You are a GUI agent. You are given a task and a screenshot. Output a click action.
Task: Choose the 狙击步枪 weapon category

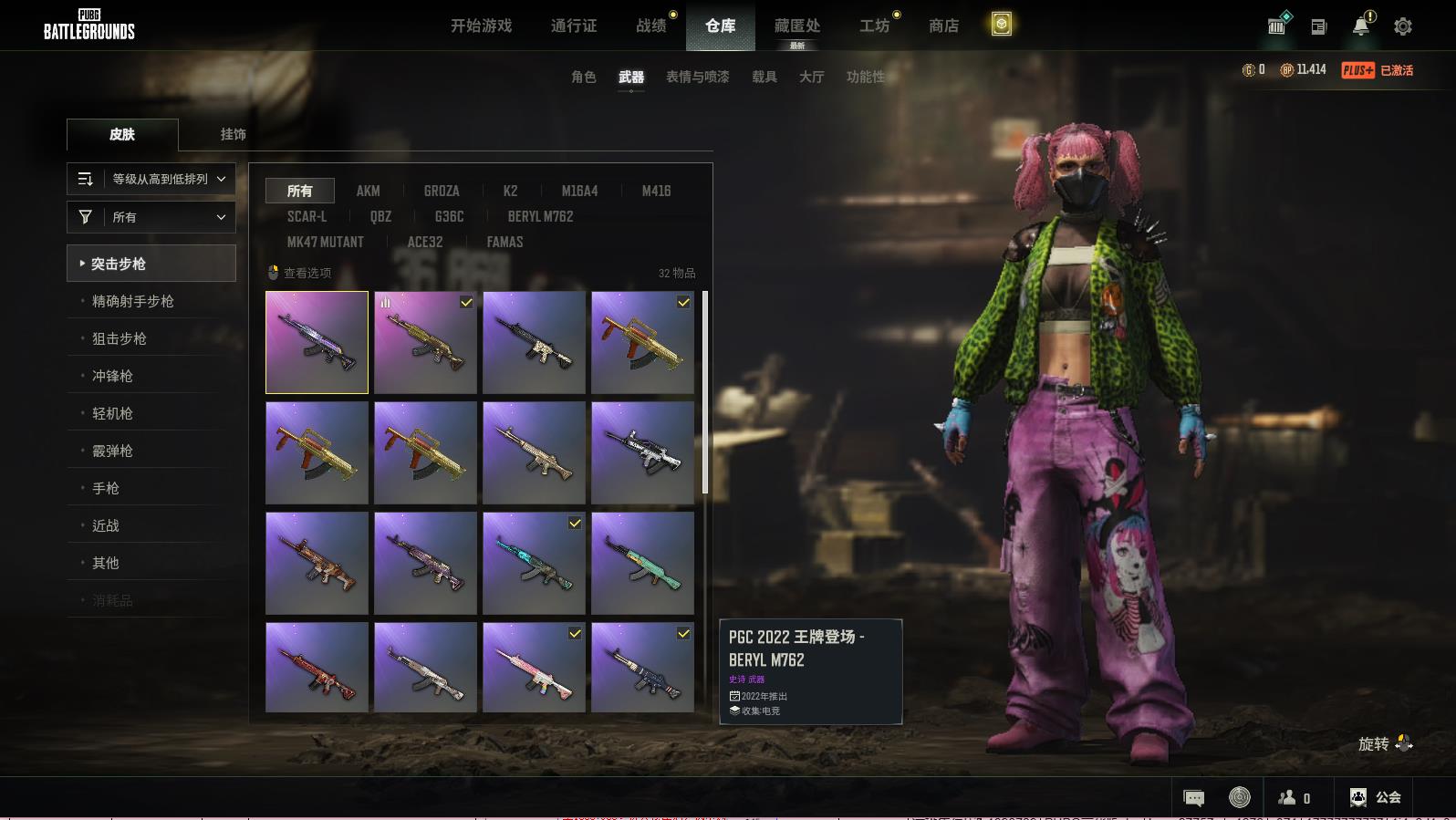tap(120, 338)
